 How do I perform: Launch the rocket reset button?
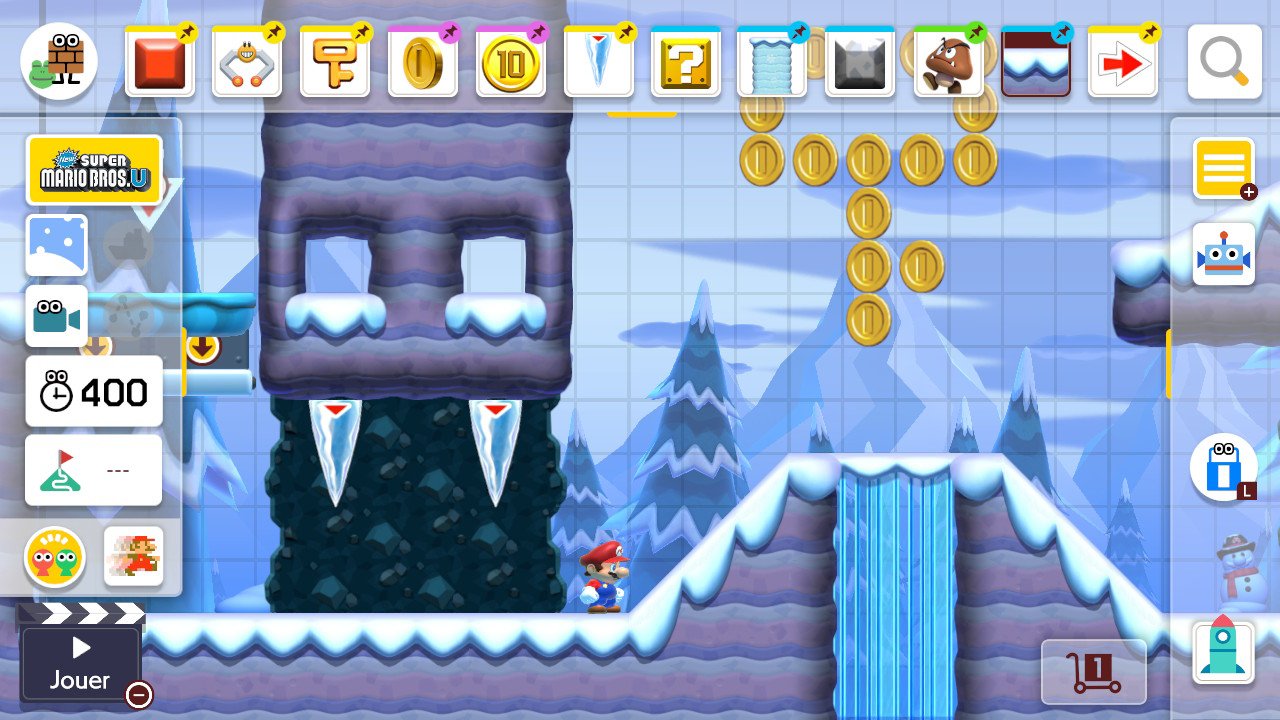click(1223, 650)
